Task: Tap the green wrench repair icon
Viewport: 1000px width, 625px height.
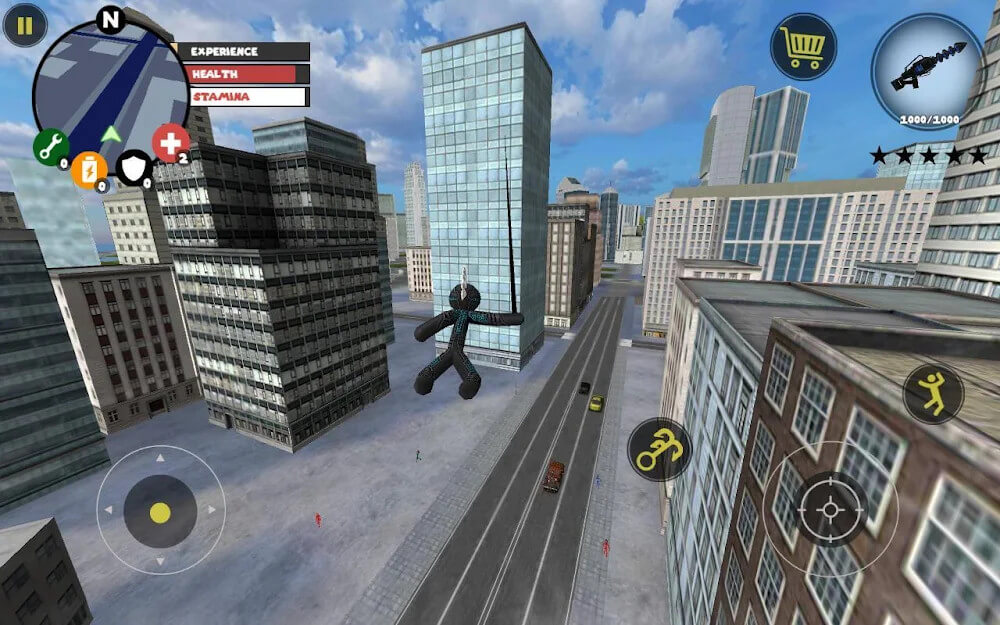Action: click(51, 147)
